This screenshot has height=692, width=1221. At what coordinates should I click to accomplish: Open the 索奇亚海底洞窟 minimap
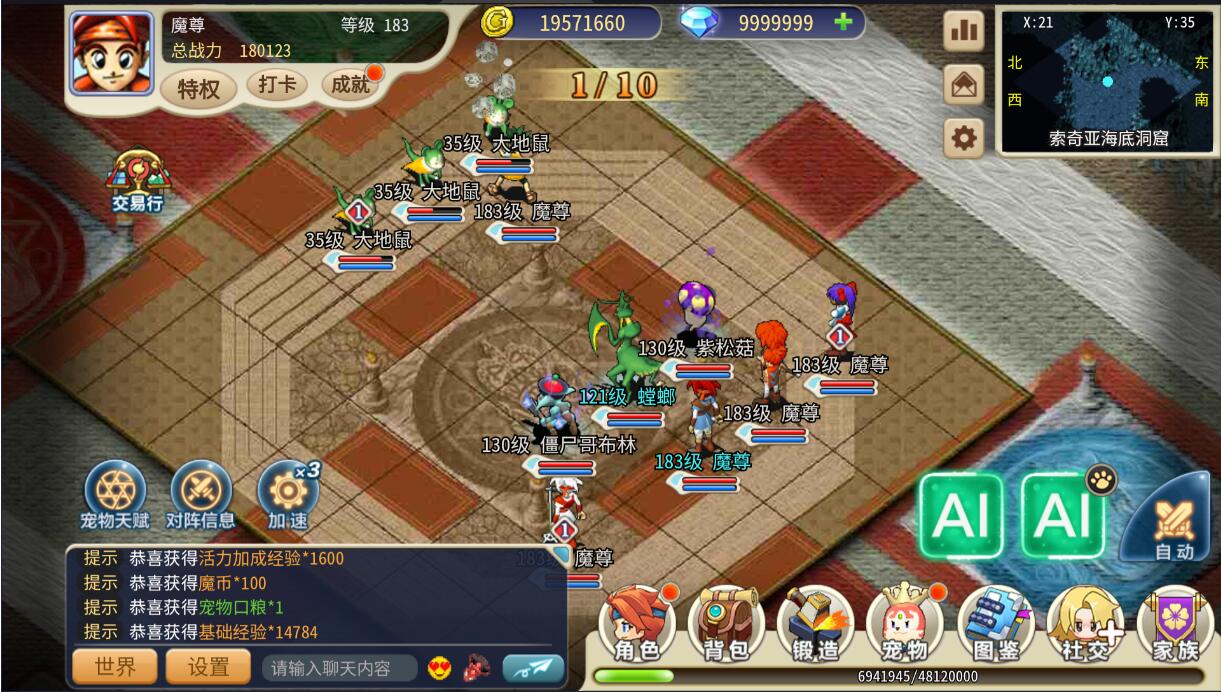[x=1107, y=80]
